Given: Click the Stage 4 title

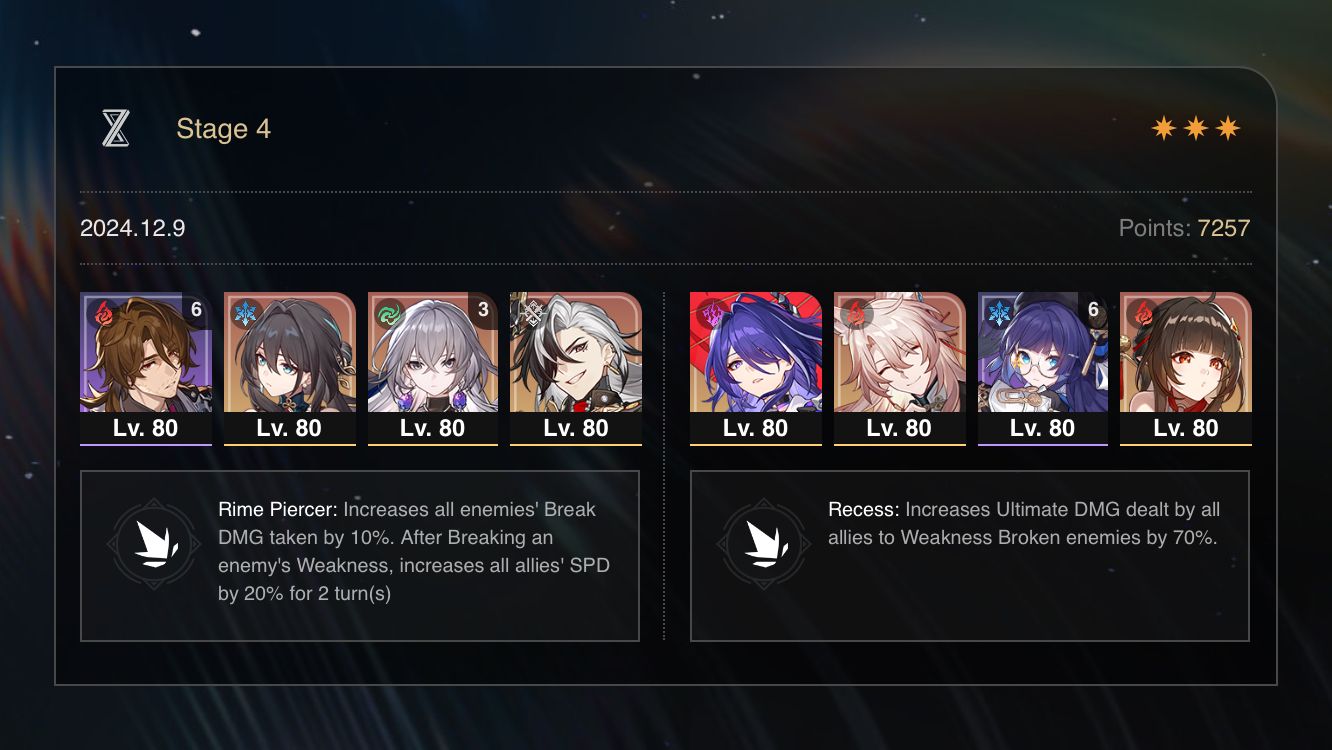Looking at the screenshot, I should coord(223,128).
